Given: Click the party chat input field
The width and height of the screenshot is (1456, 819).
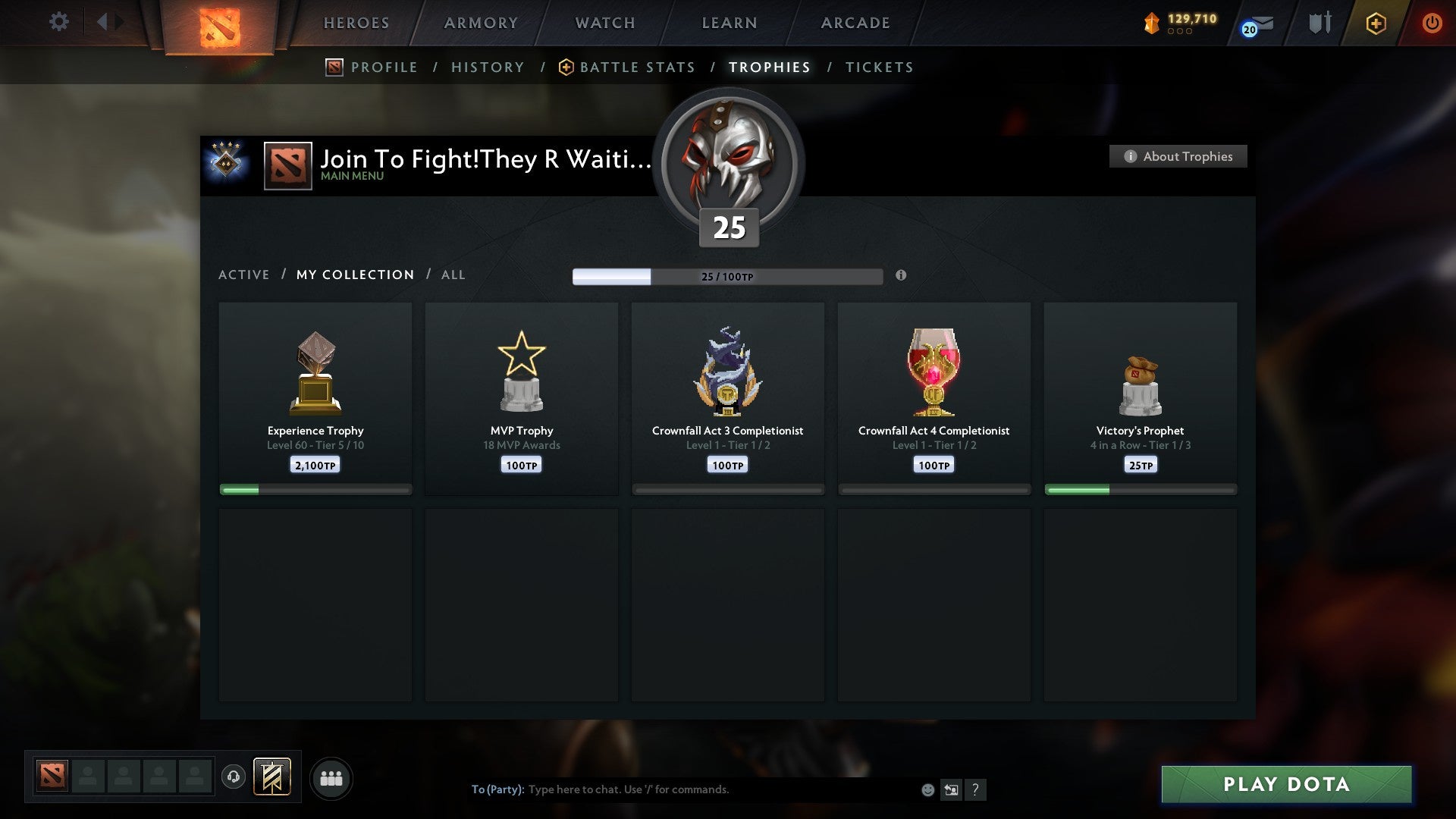Looking at the screenshot, I should coord(682,789).
